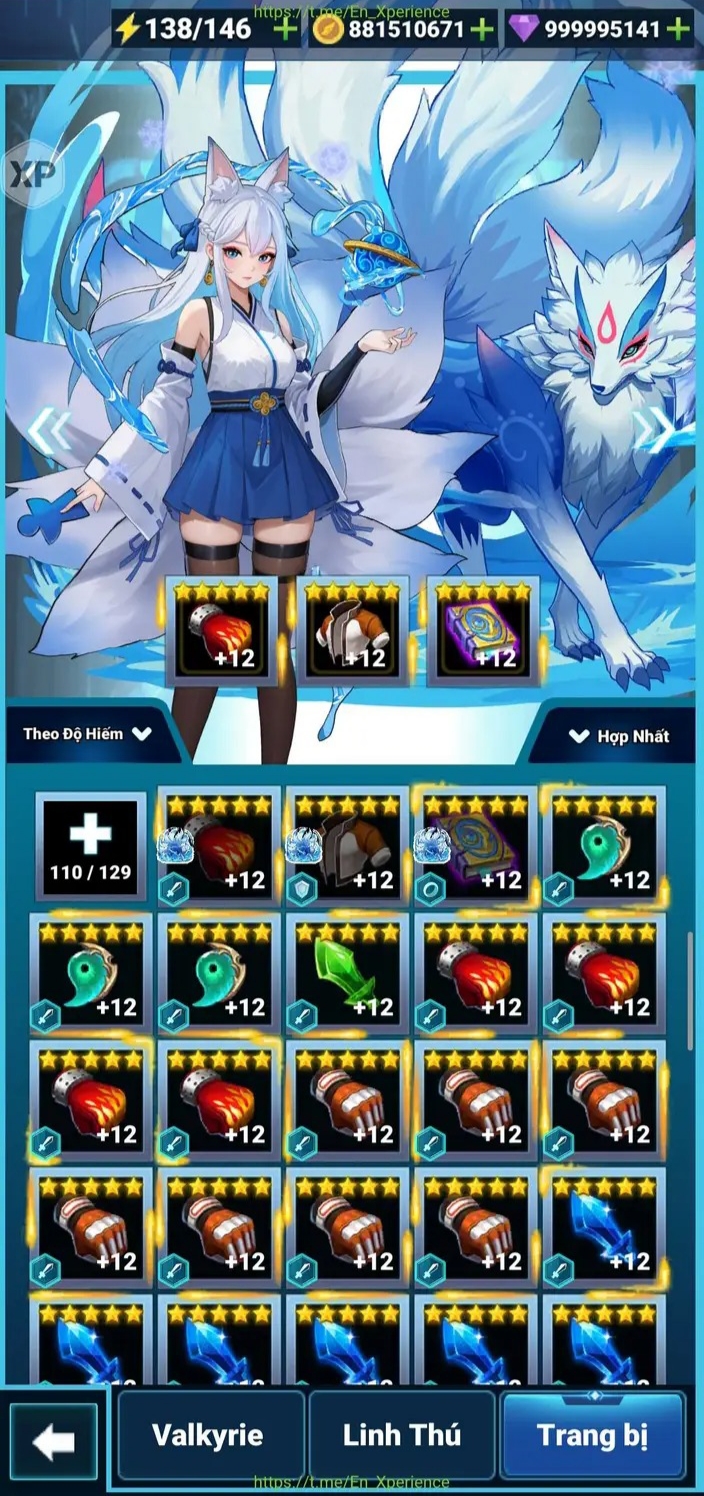Select the equipped armor jacket slot above inventory
Viewport: 704px width, 1496px height.
[x=352, y=630]
